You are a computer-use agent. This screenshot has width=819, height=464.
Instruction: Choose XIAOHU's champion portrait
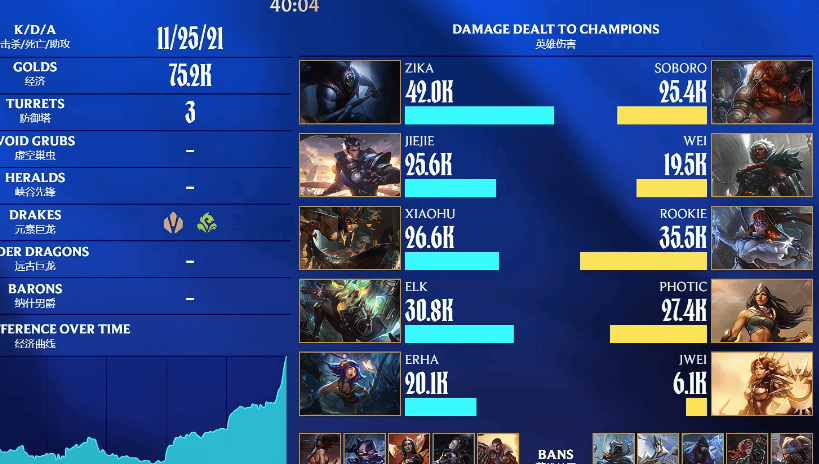(350, 238)
